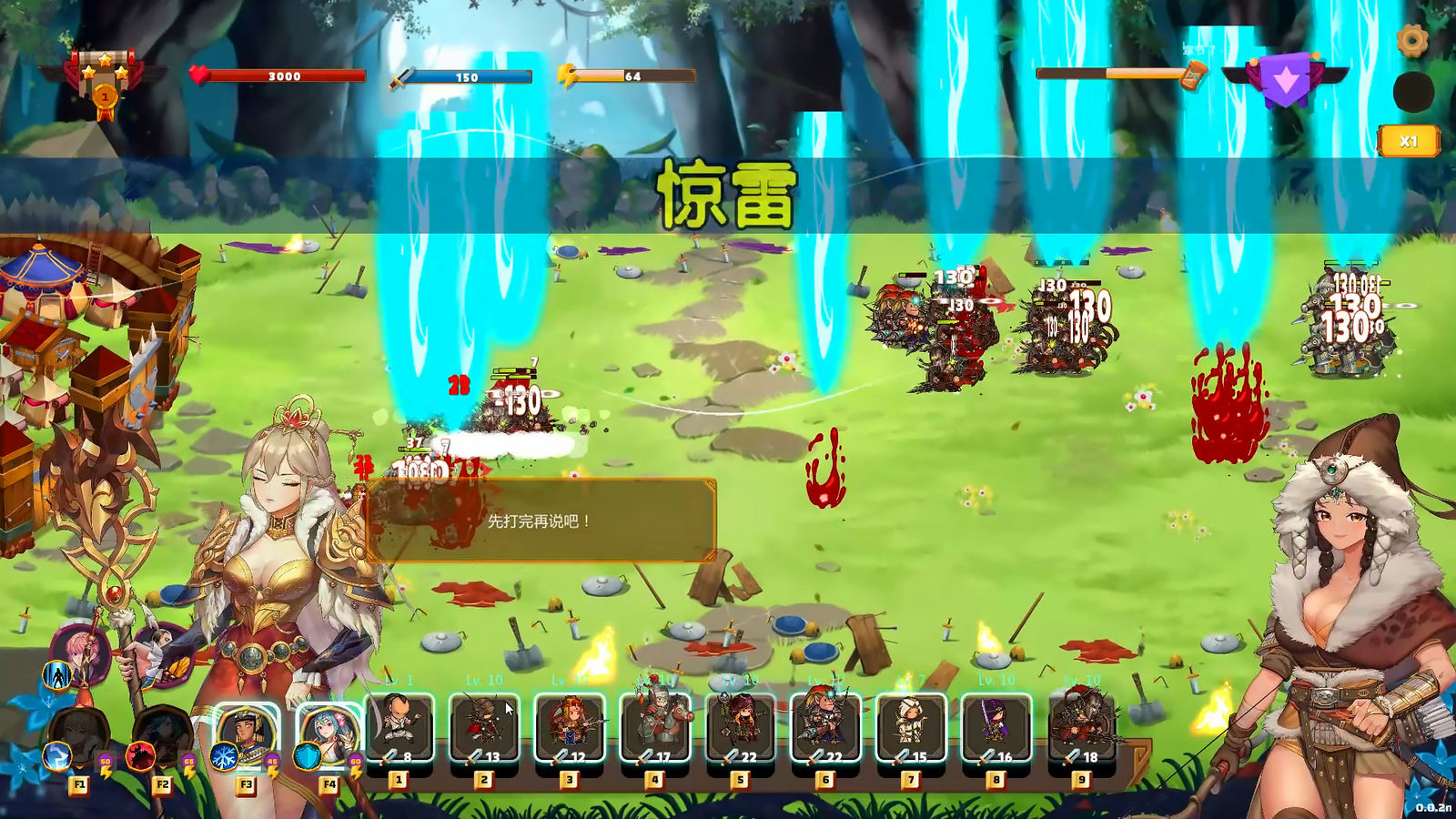Summon the armored cavalry unit in slot 4

tap(655, 727)
